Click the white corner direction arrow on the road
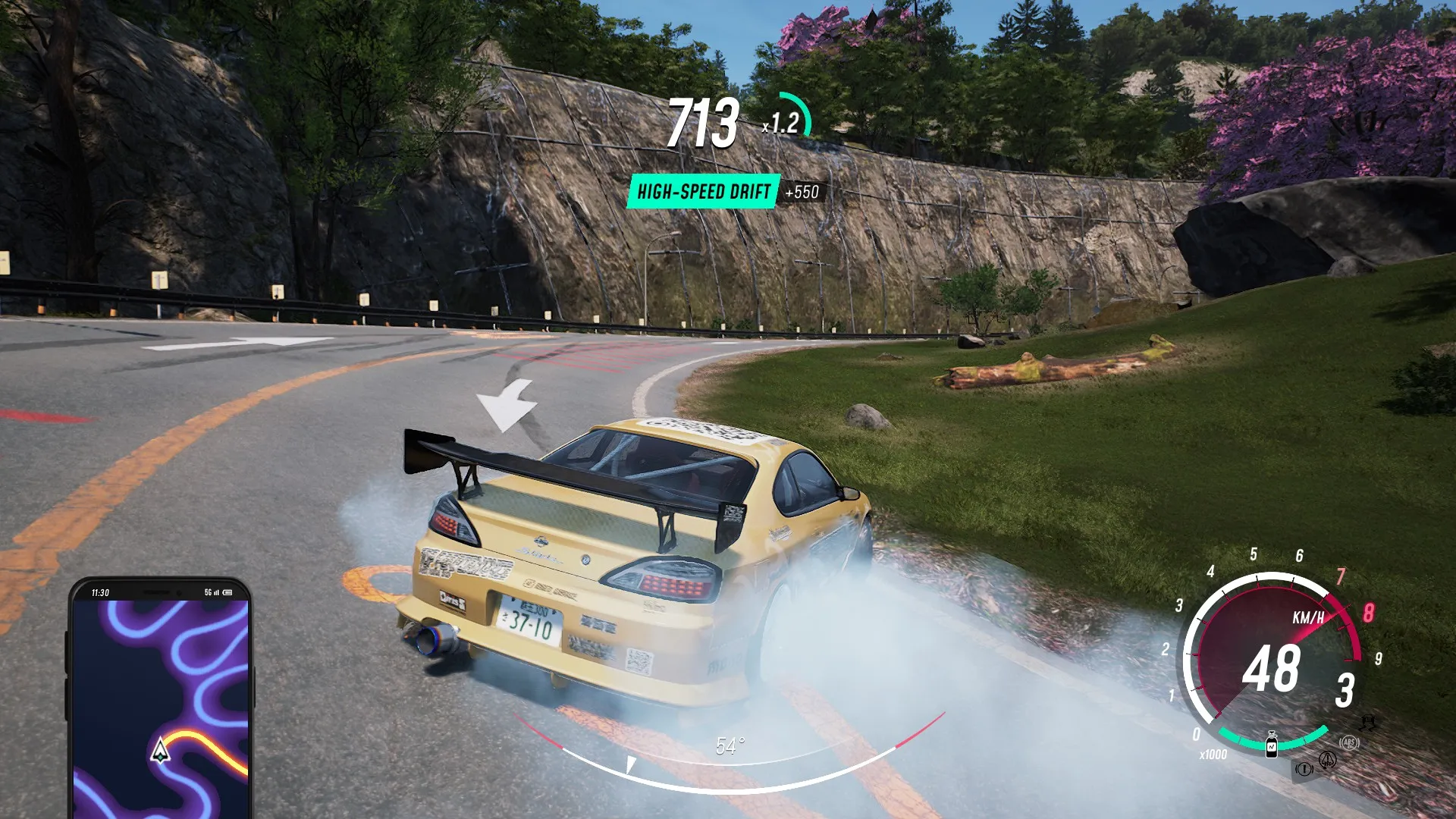 507,403
